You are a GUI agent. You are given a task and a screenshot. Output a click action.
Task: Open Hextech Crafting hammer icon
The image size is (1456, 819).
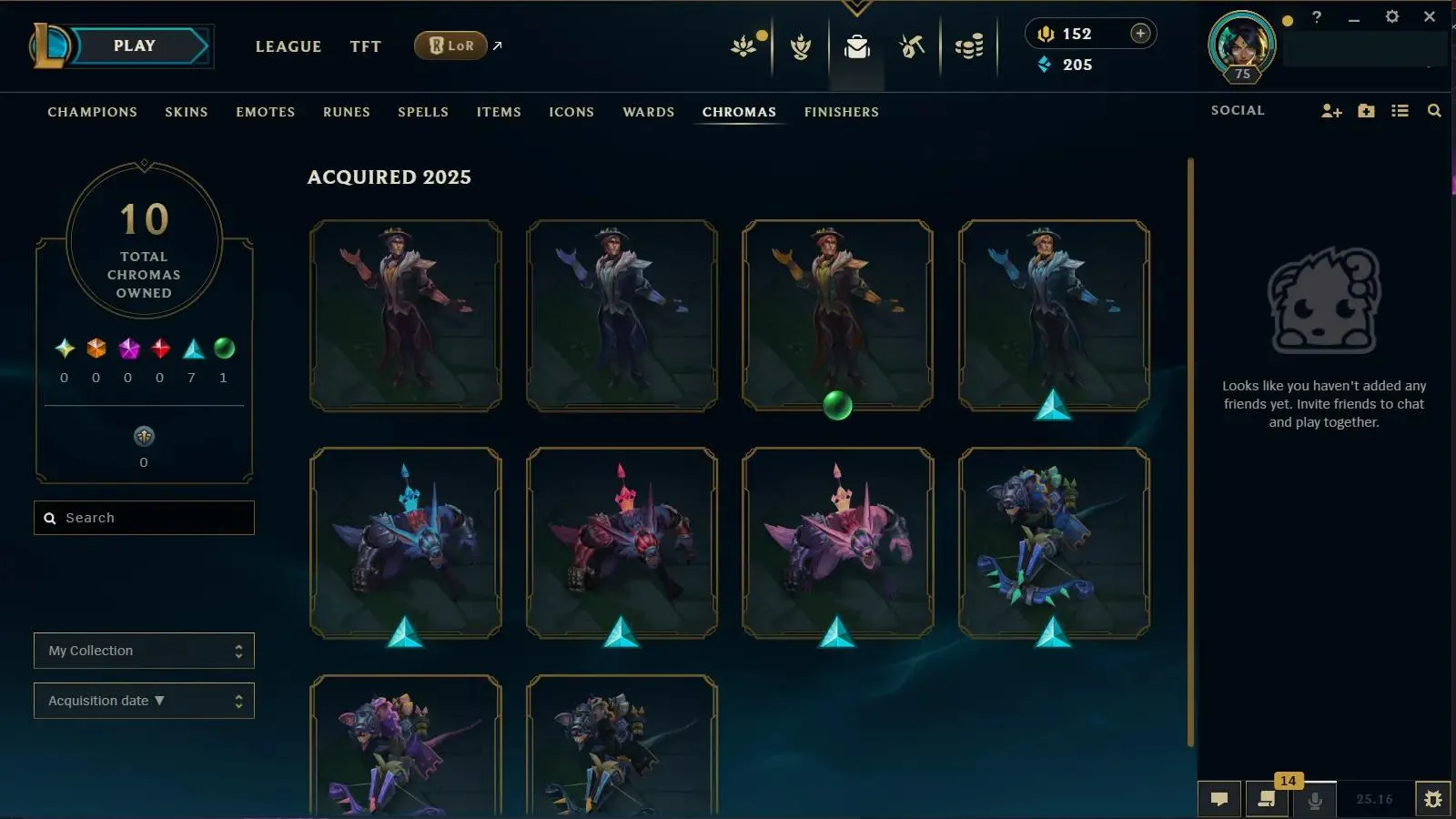[911, 47]
